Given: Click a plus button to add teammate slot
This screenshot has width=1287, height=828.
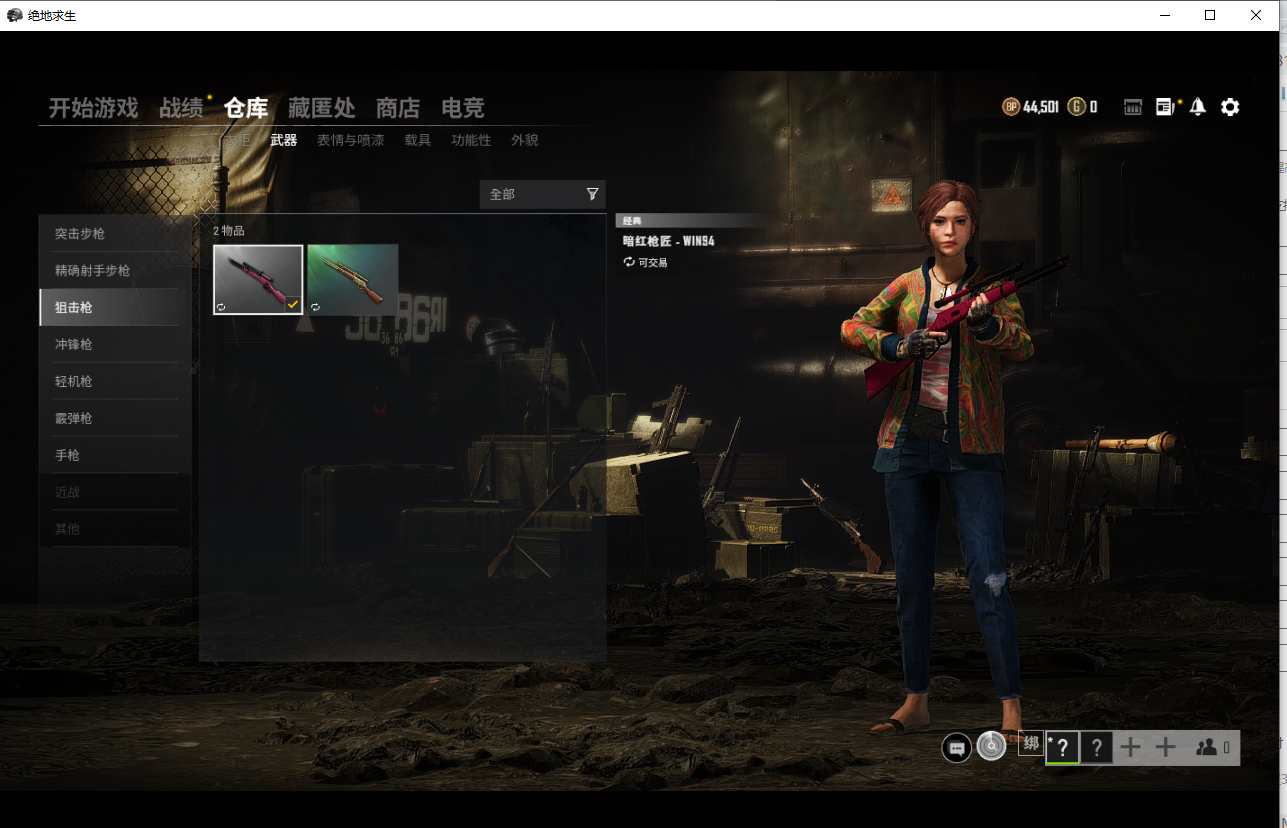Looking at the screenshot, I should pyautogui.click(x=1130, y=747).
